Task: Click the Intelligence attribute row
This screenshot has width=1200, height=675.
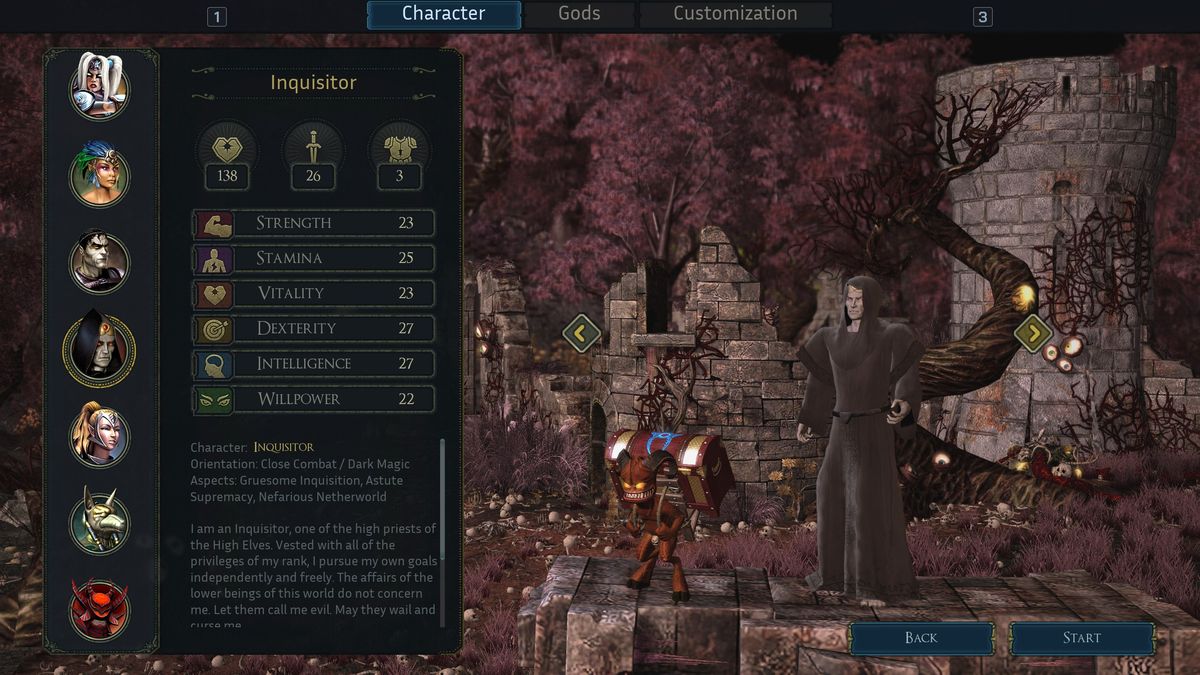Action: point(313,364)
